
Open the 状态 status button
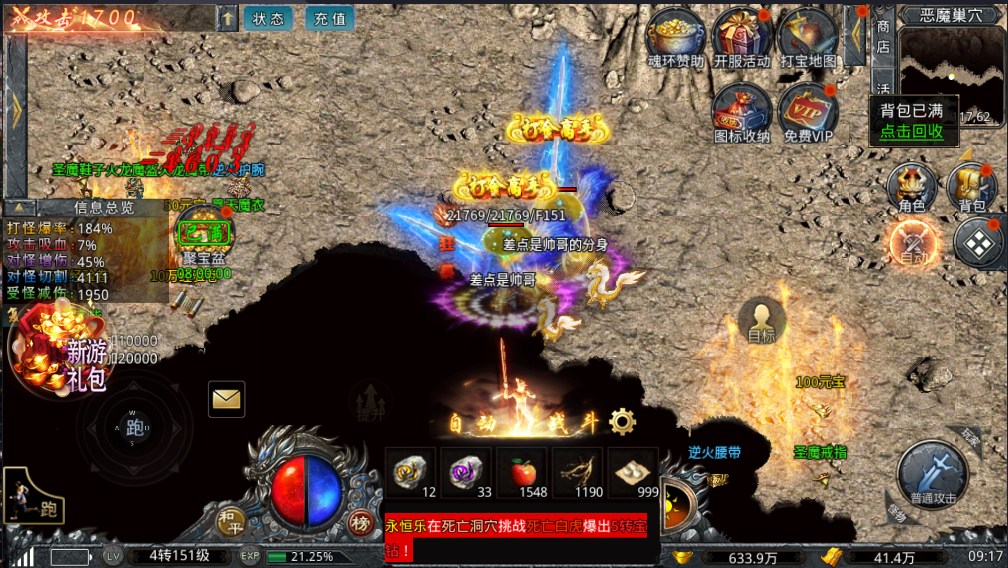click(267, 19)
